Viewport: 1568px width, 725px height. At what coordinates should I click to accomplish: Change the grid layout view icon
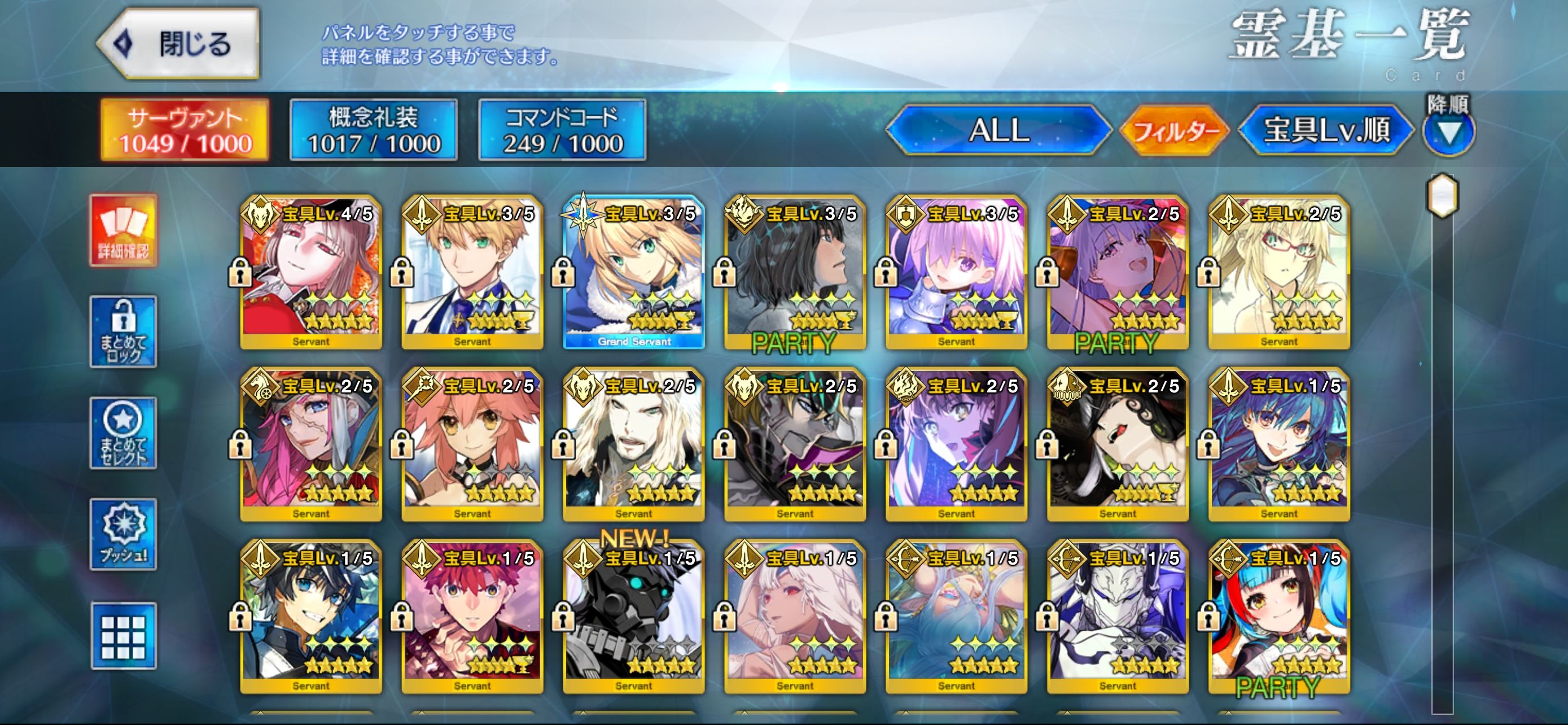point(124,636)
